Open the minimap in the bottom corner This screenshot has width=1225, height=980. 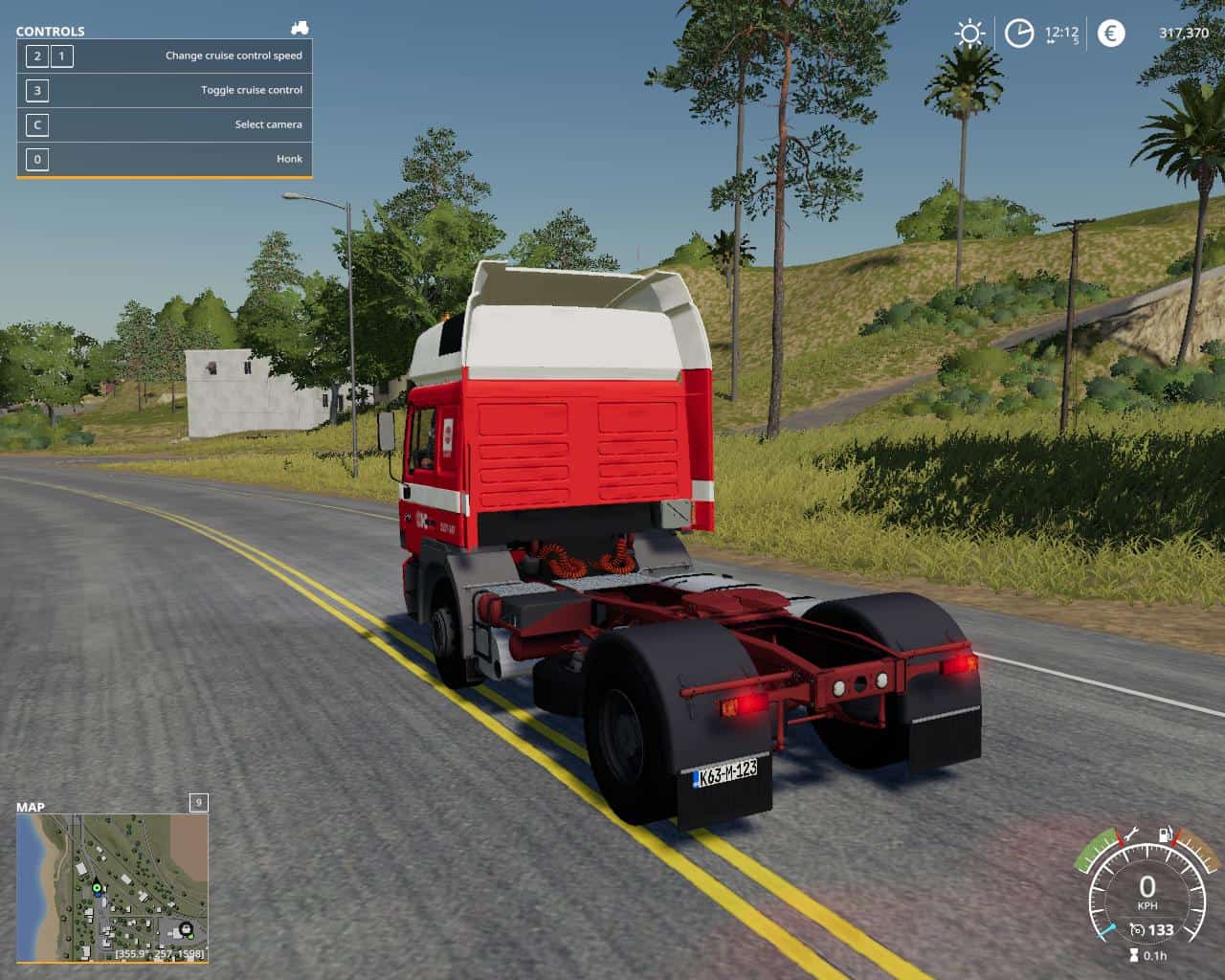click(112, 887)
